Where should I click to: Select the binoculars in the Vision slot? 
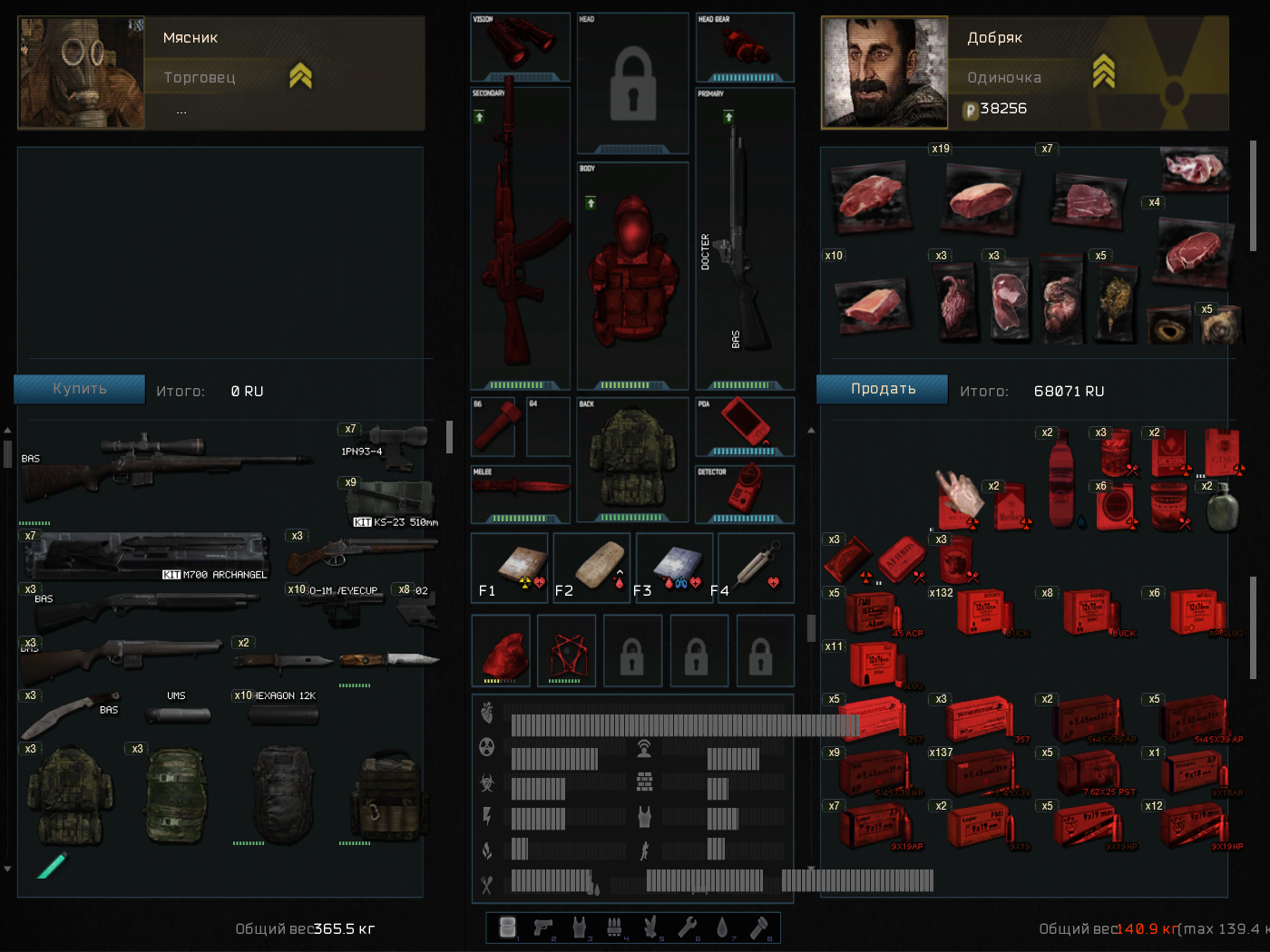click(520, 43)
